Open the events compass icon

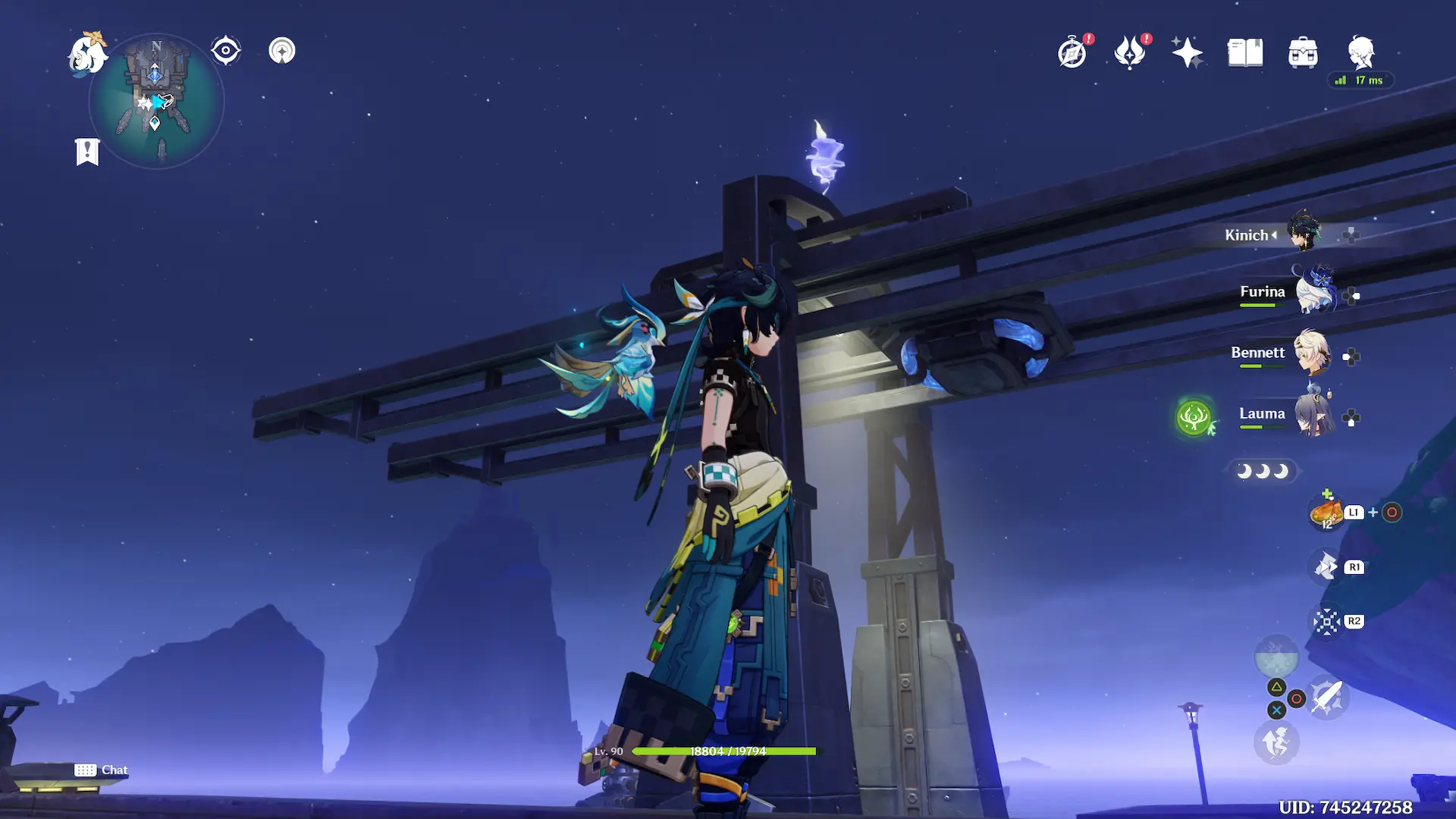coord(1072,53)
